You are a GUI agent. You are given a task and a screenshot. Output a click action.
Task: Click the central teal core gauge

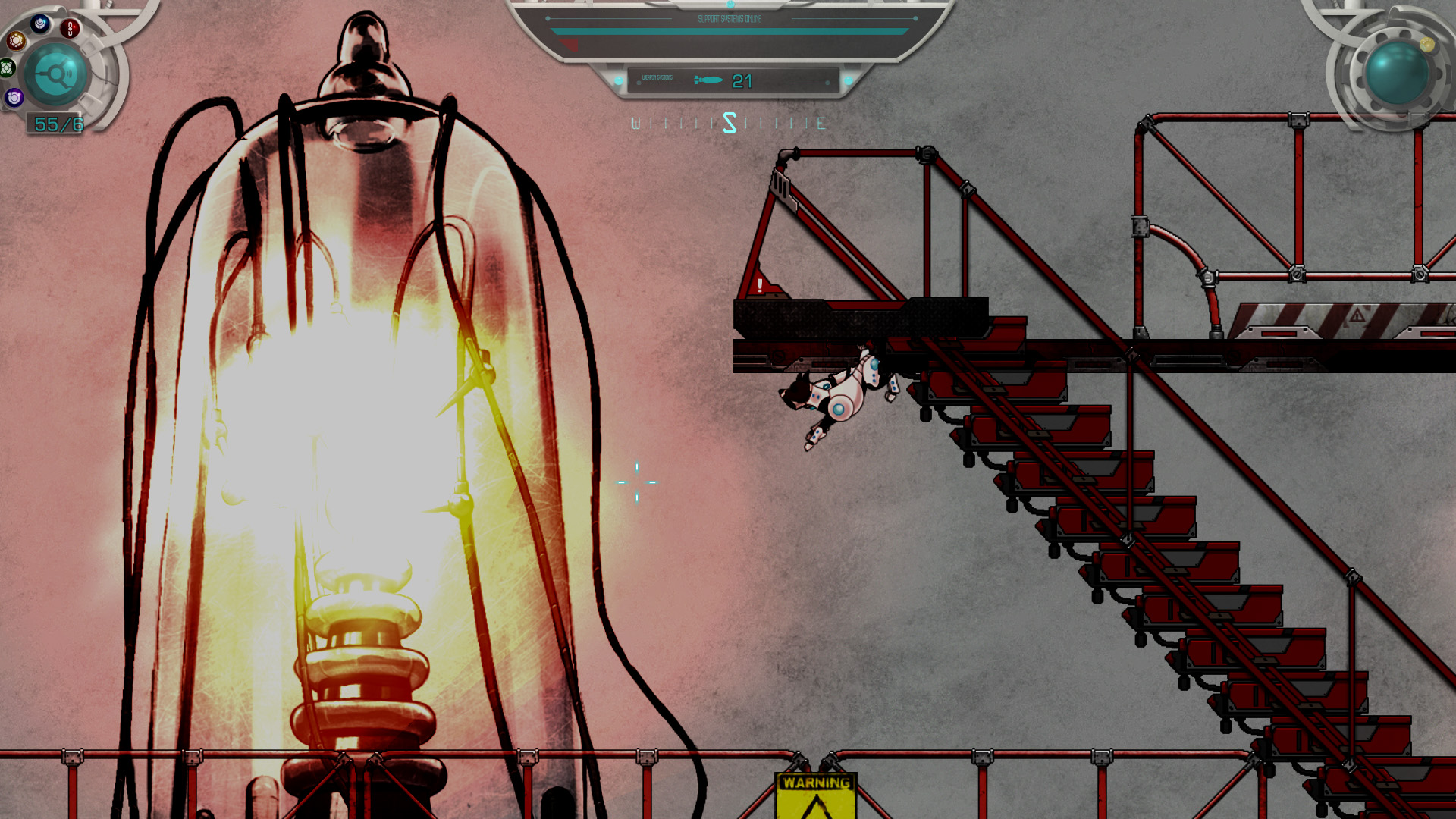click(55, 74)
